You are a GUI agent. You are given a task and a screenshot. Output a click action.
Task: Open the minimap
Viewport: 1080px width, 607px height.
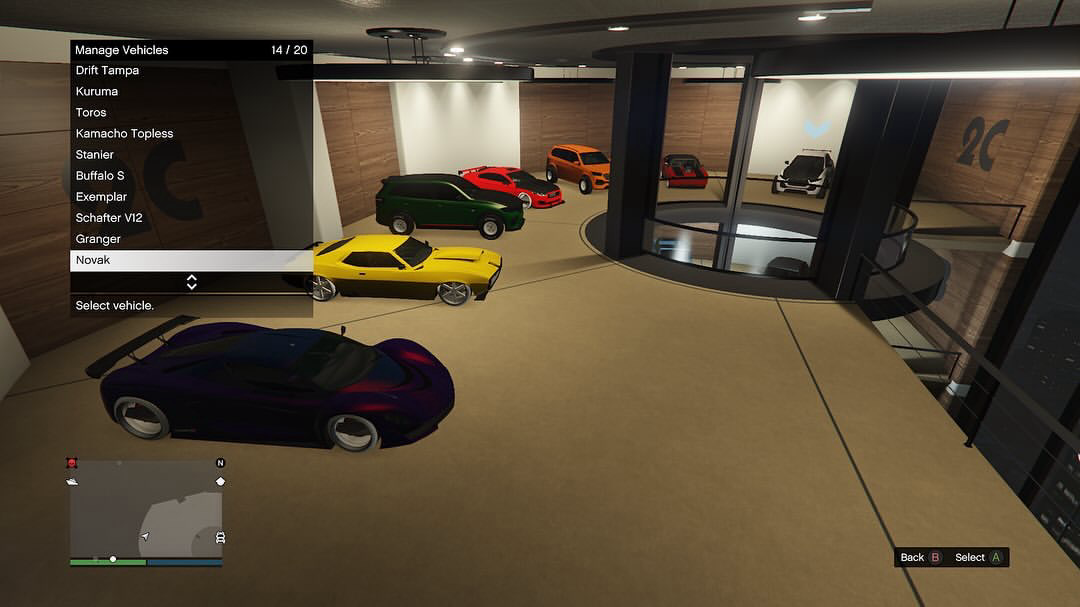point(146,513)
